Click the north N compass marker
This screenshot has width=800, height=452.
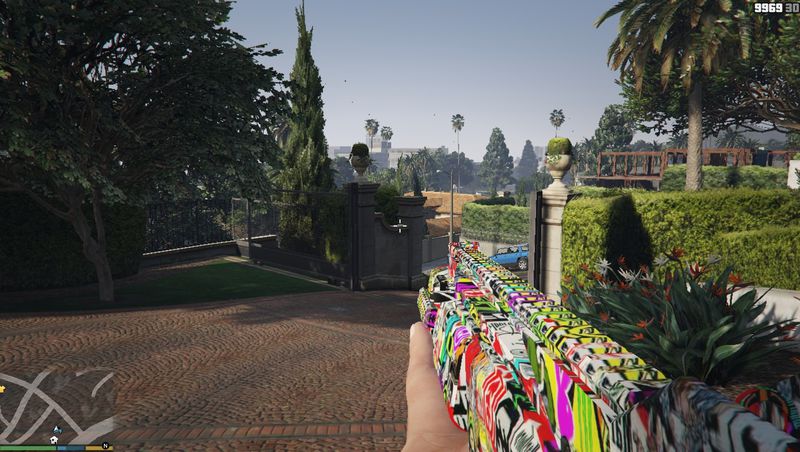(105, 444)
